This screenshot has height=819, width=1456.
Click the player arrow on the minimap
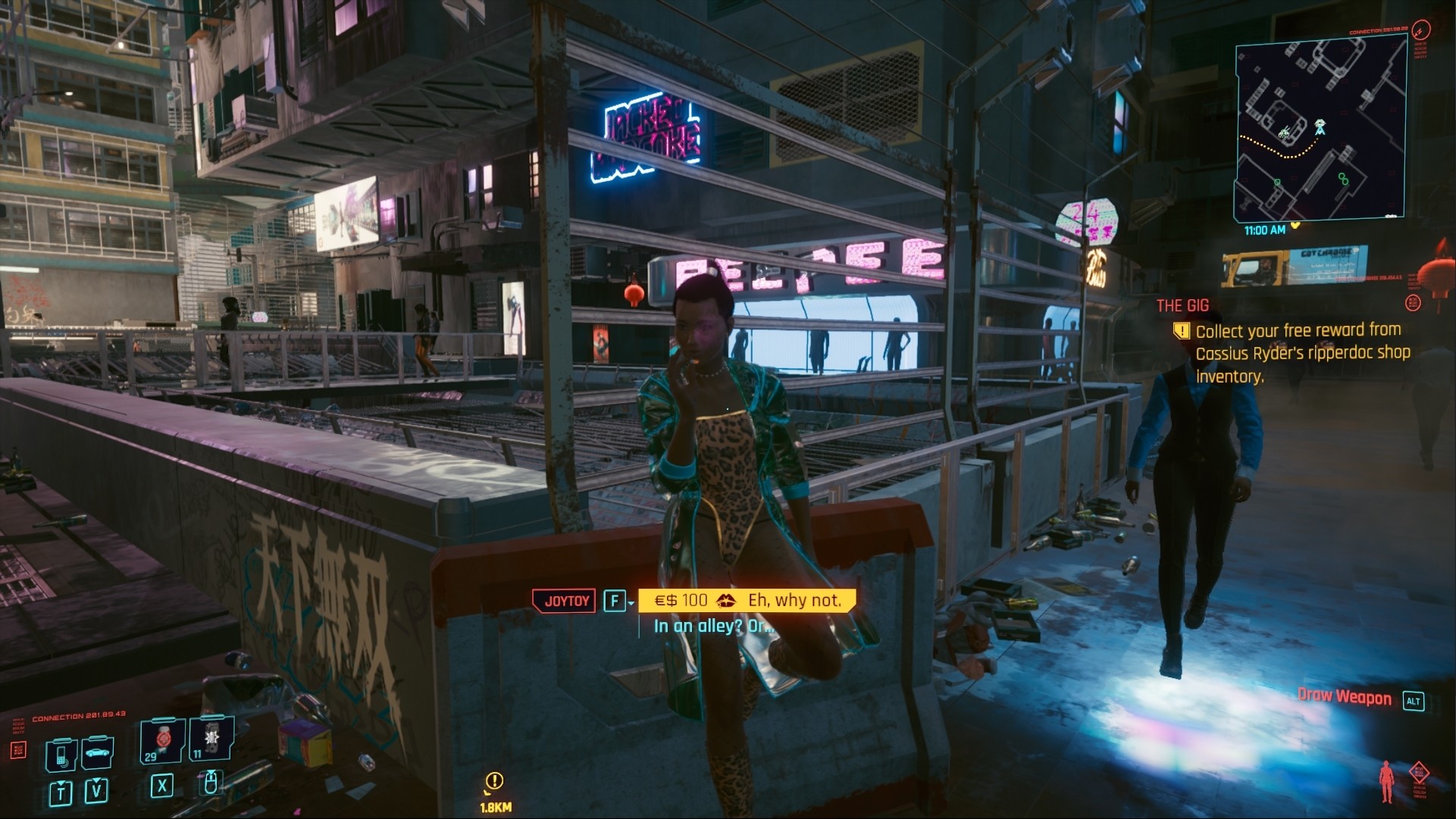[1319, 129]
